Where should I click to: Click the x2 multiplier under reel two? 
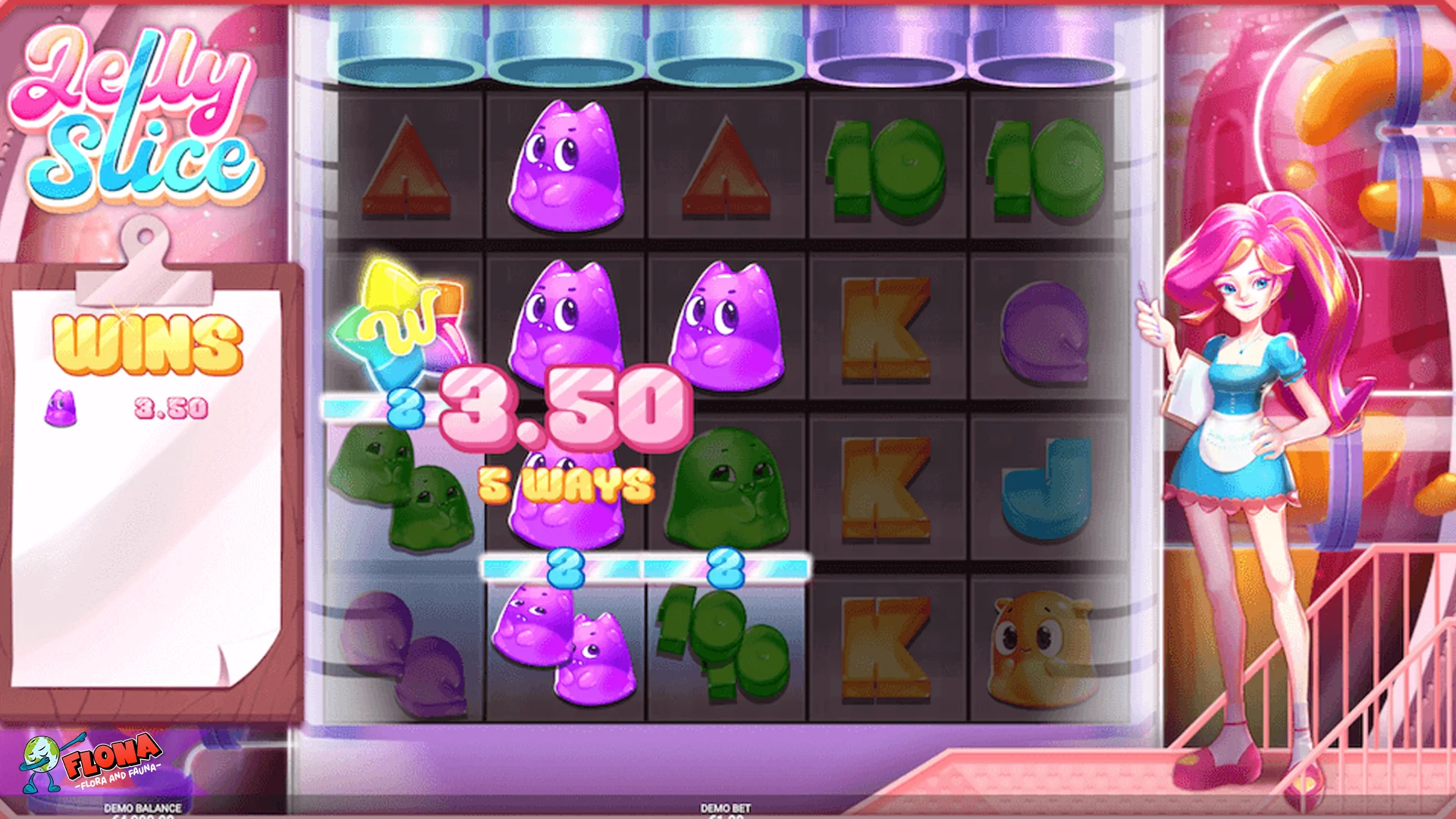(x=565, y=569)
